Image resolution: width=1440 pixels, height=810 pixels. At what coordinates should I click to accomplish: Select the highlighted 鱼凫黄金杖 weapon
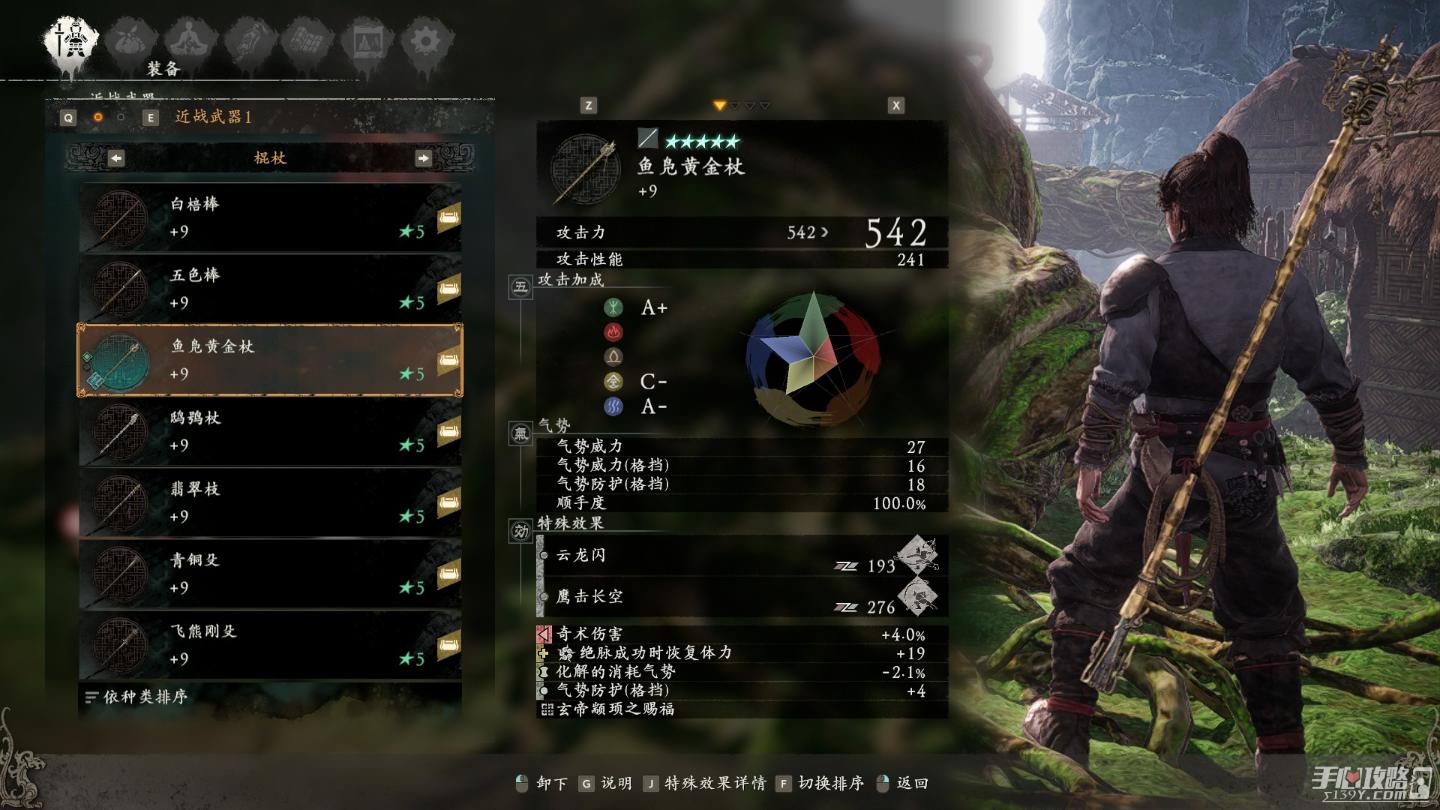[x=270, y=360]
